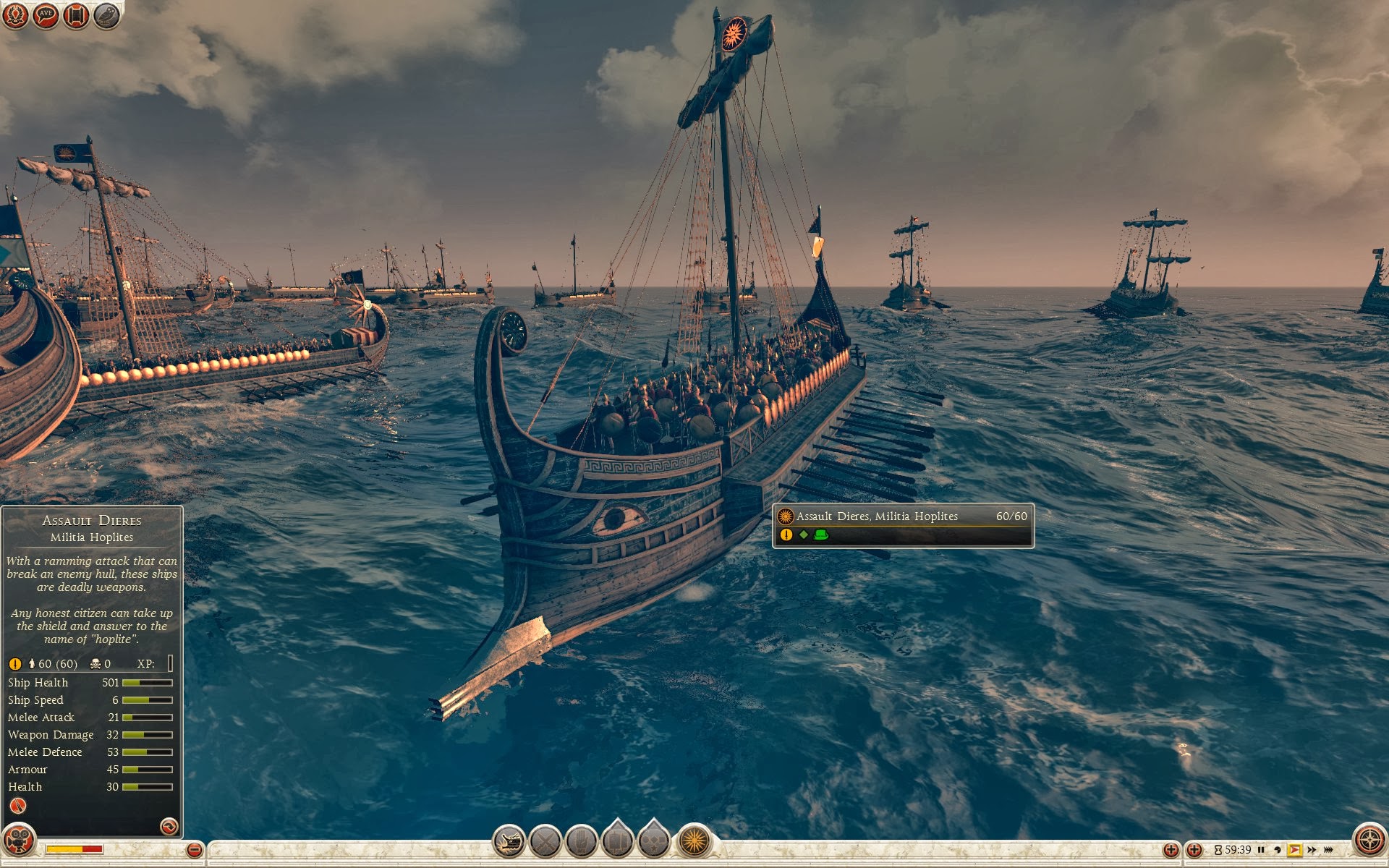The height and width of the screenshot is (868, 1389).
Task: Click the grey owl advisor icon
Action: (106, 15)
